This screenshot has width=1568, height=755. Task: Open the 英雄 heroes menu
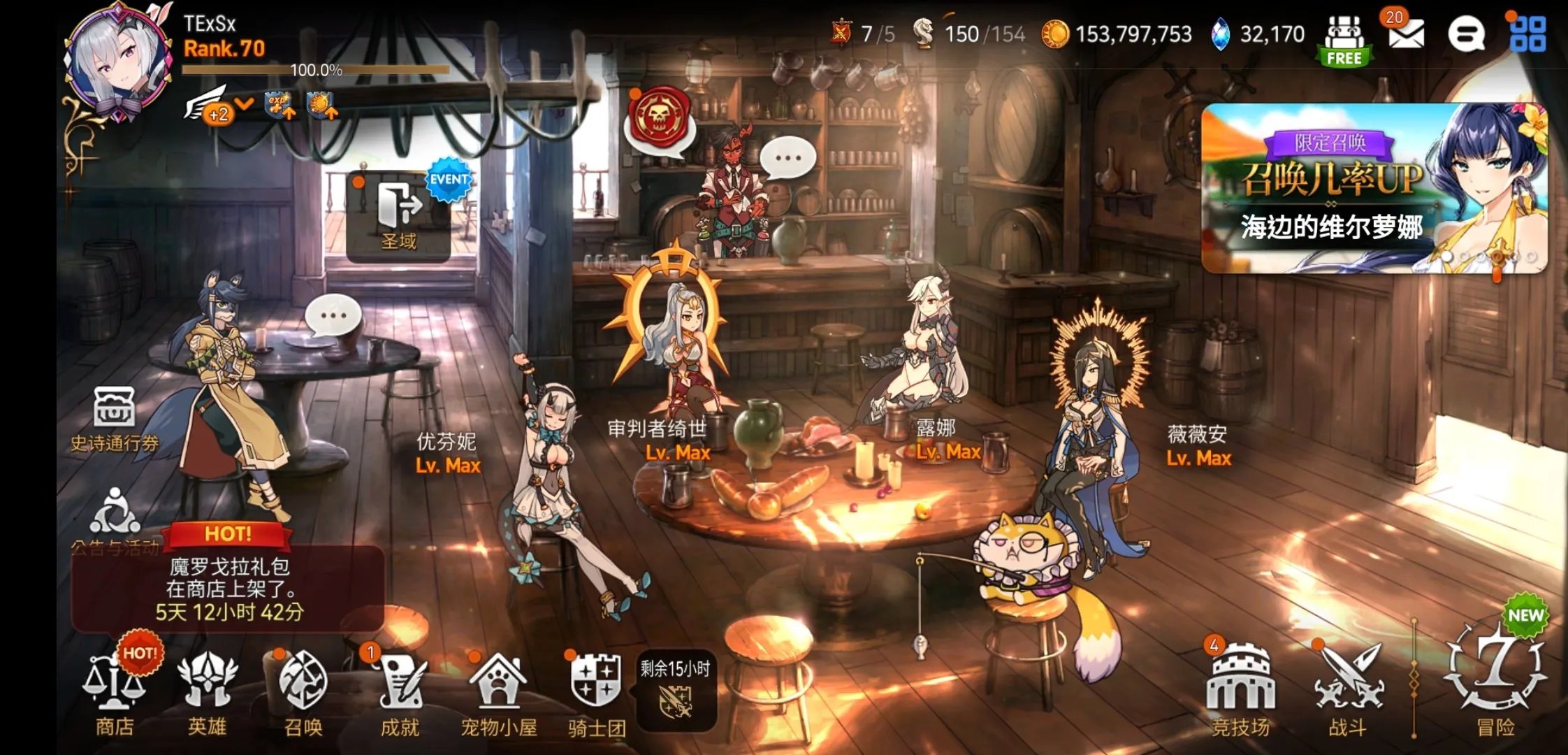(x=207, y=692)
